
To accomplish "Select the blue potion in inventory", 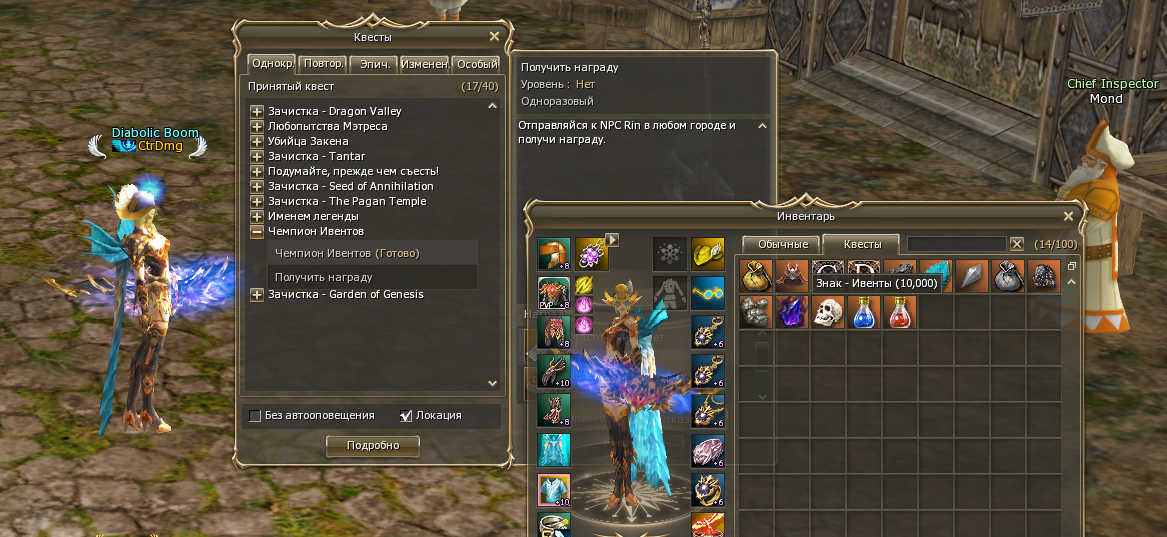I will pyautogui.click(x=863, y=312).
